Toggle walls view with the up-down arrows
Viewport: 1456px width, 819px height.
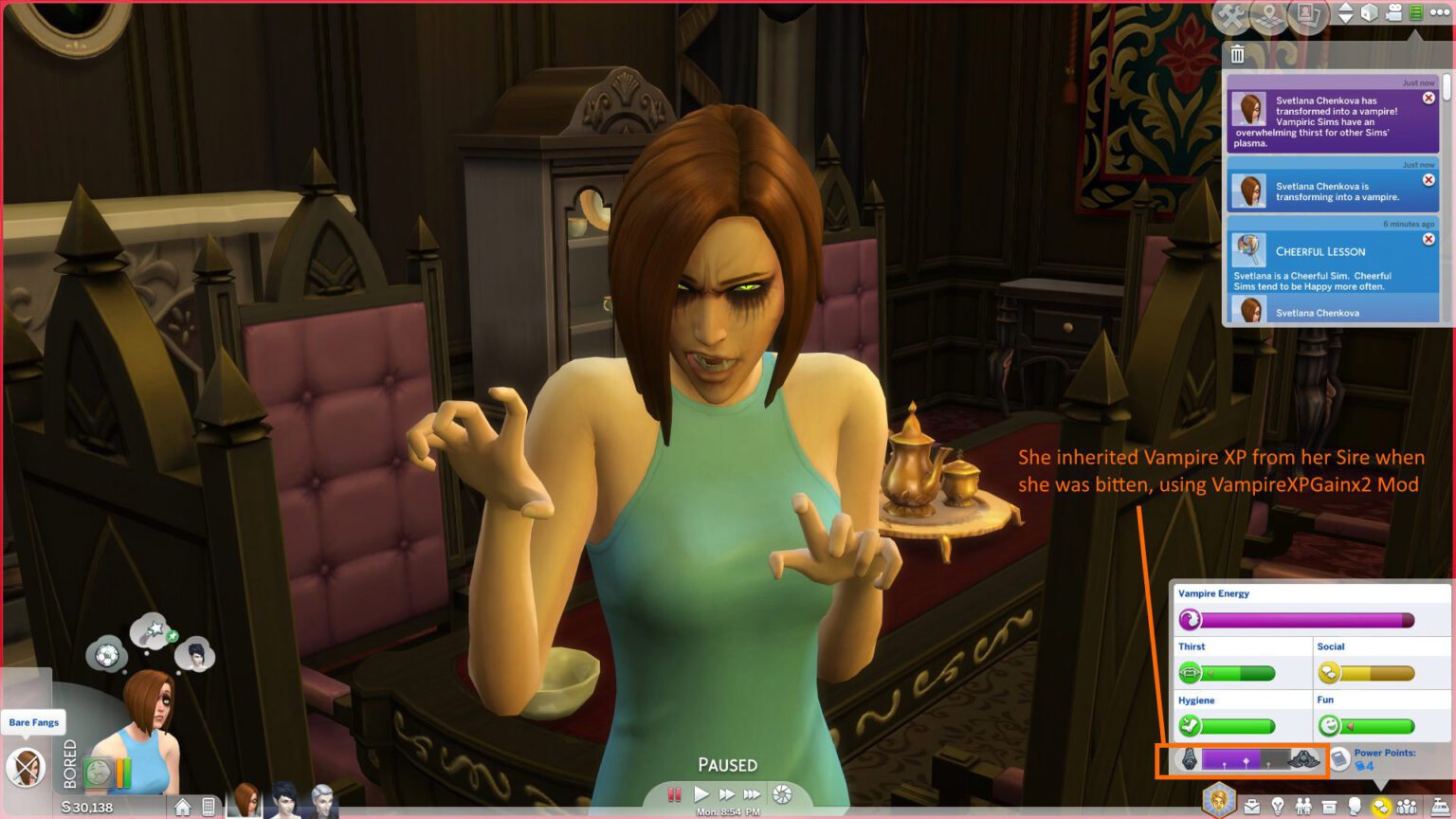1347,13
